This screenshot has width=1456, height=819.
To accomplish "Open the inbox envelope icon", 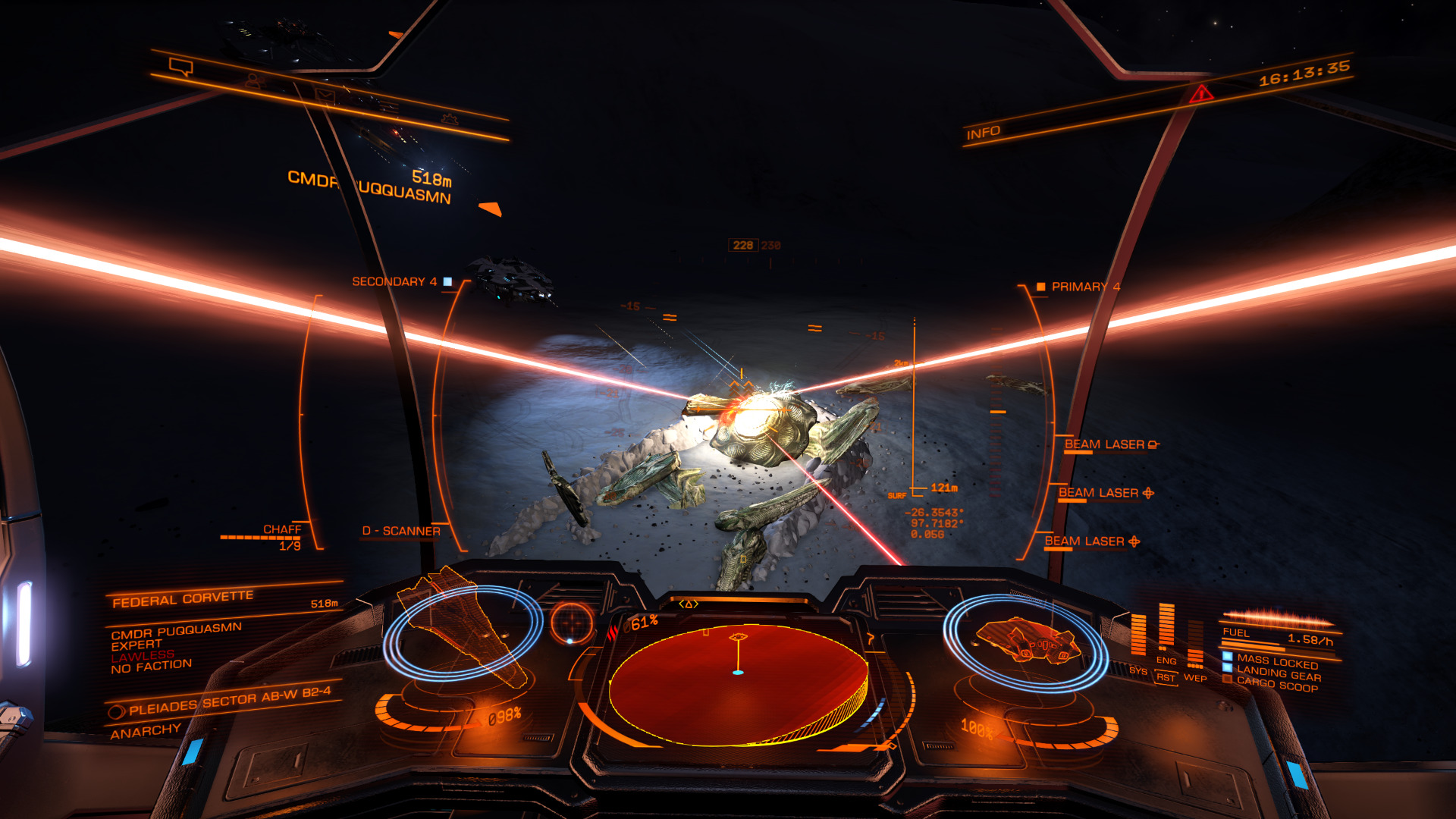I will point(325,95).
